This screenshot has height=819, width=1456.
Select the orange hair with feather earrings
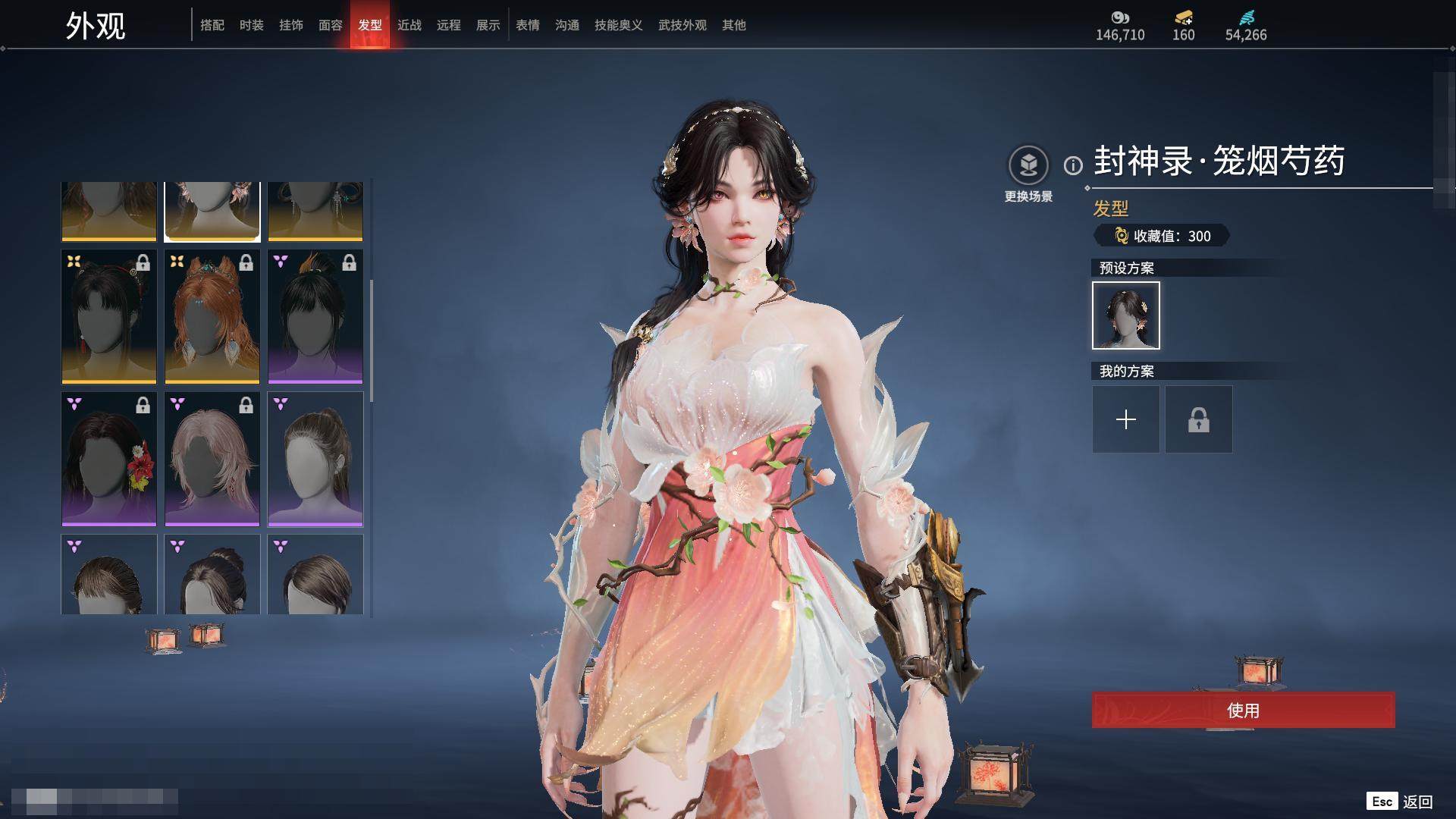(x=212, y=317)
